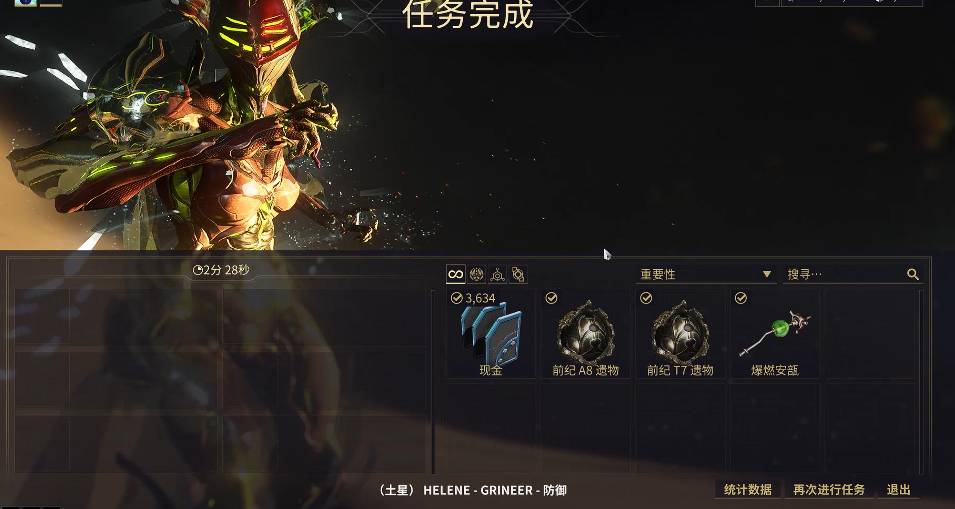This screenshot has width=955, height=509.
Task: Switch to the second reward filter tab
Action: (x=476, y=274)
